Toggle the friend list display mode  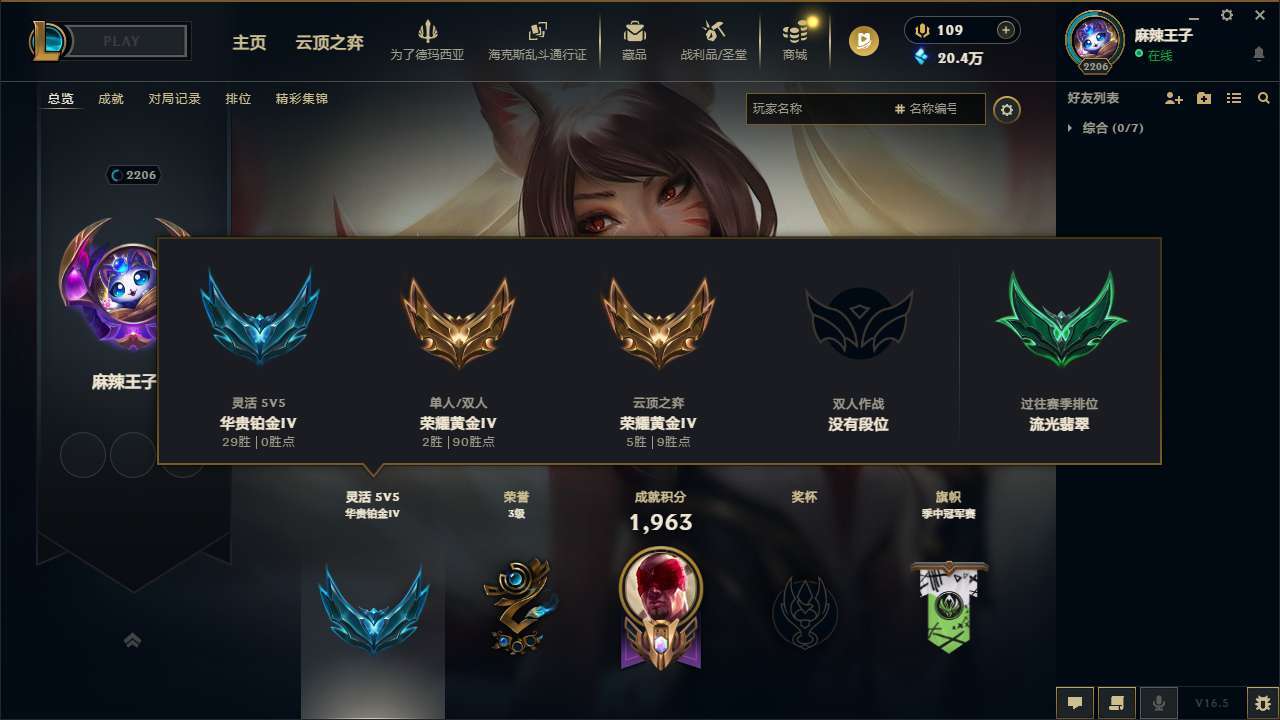tap(1234, 98)
